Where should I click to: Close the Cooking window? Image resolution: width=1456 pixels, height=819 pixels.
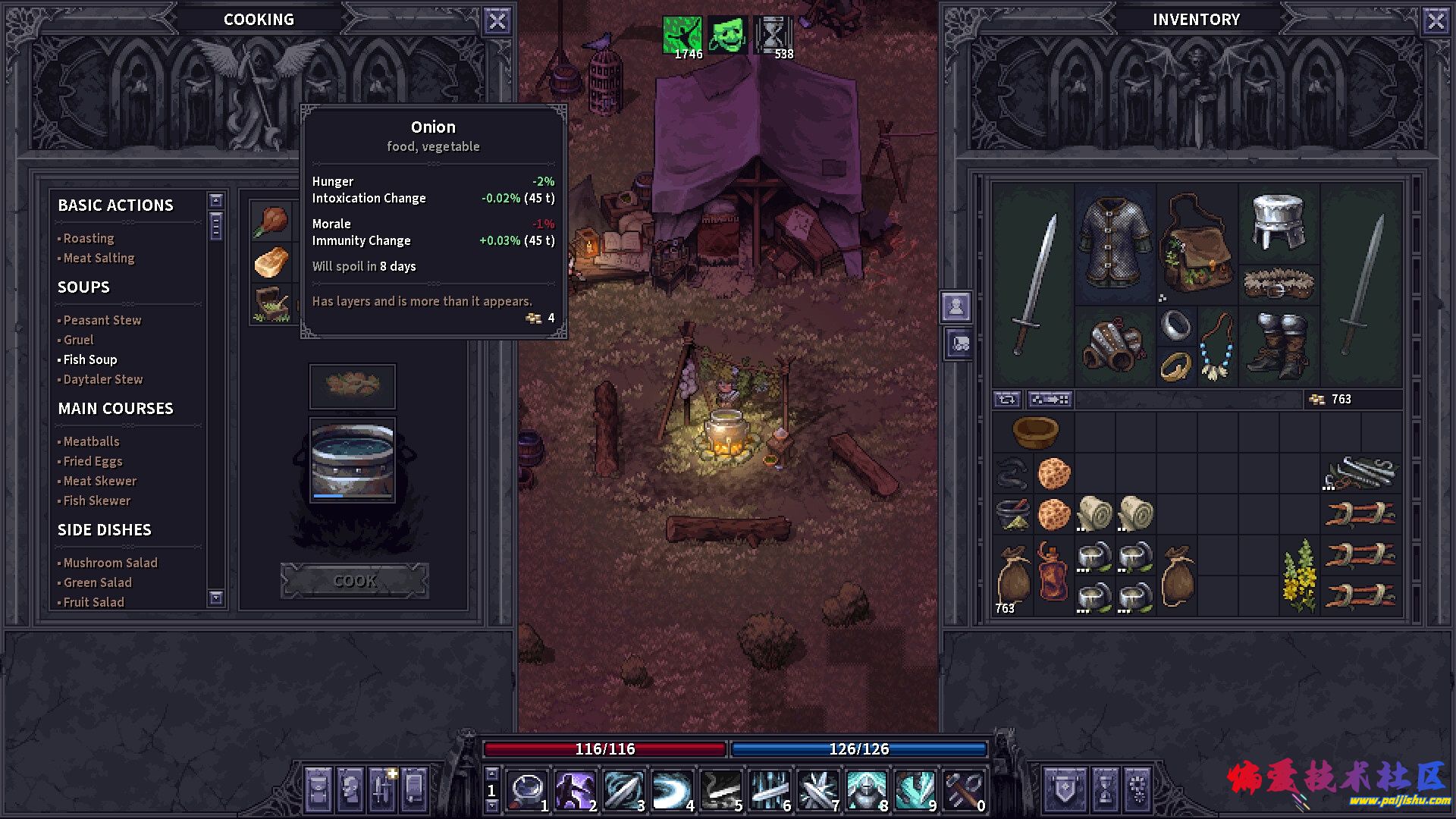click(497, 20)
